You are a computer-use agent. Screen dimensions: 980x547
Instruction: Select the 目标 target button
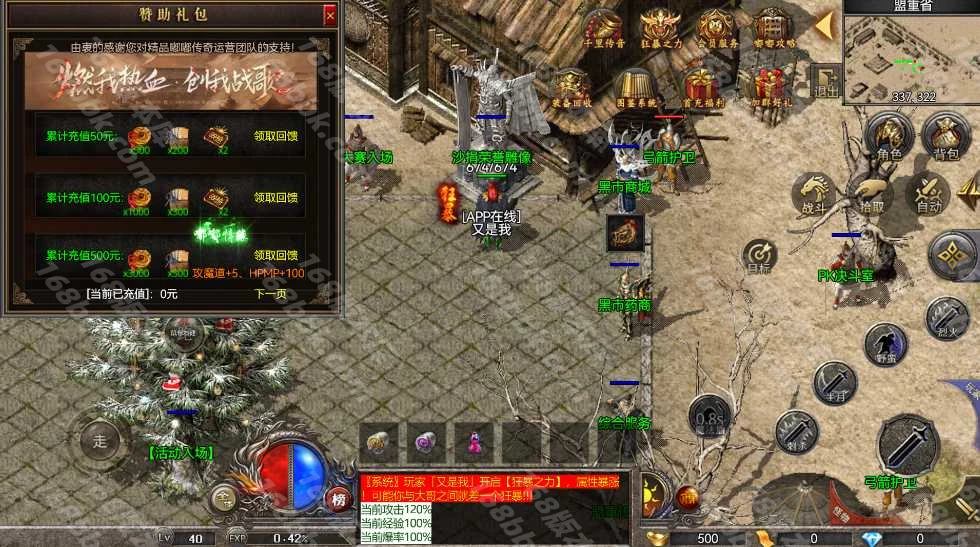click(761, 254)
